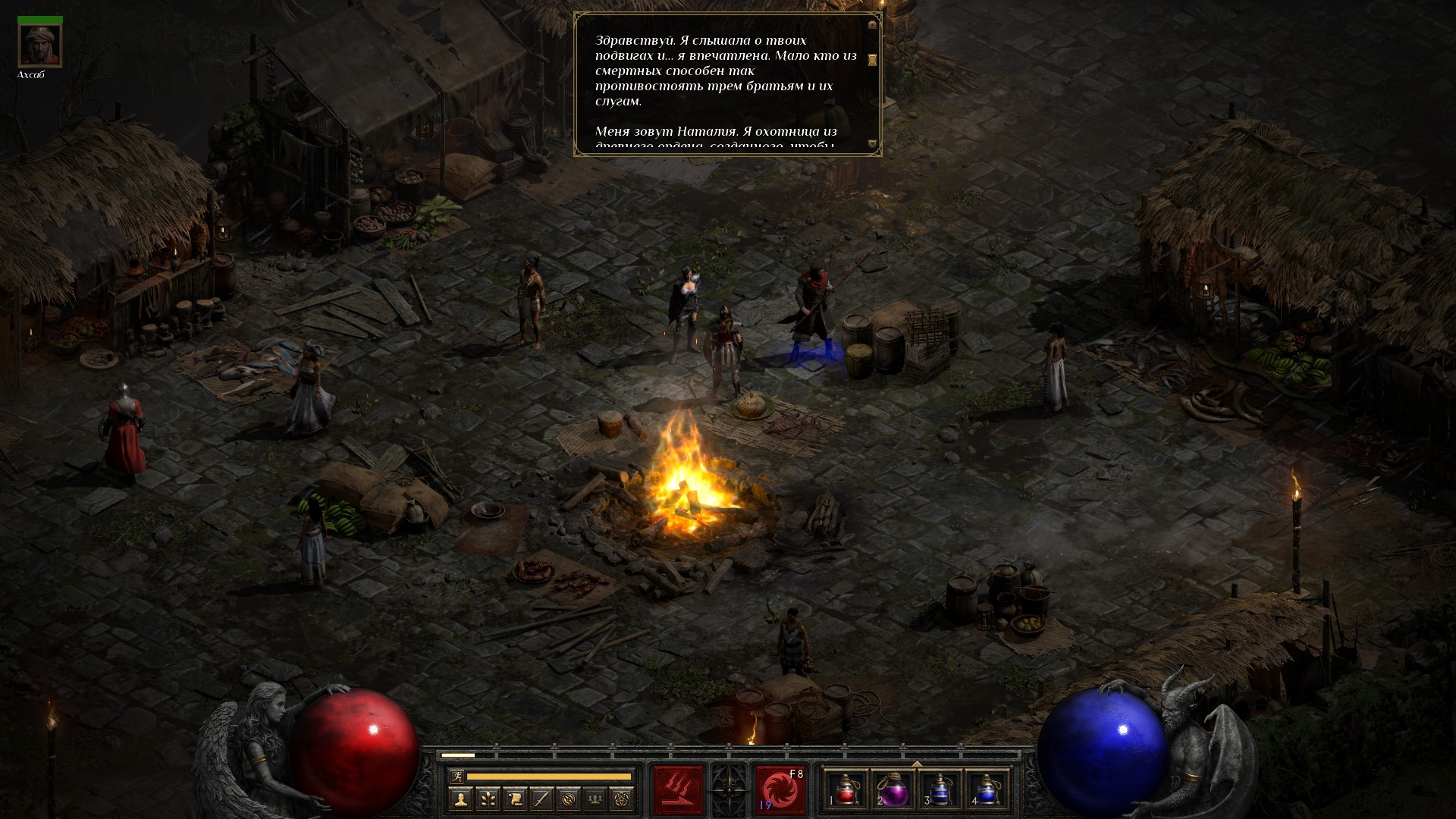Click the dialogue scroll-up arrow
Image resolution: width=1456 pixels, height=819 pixels.
click(x=872, y=24)
